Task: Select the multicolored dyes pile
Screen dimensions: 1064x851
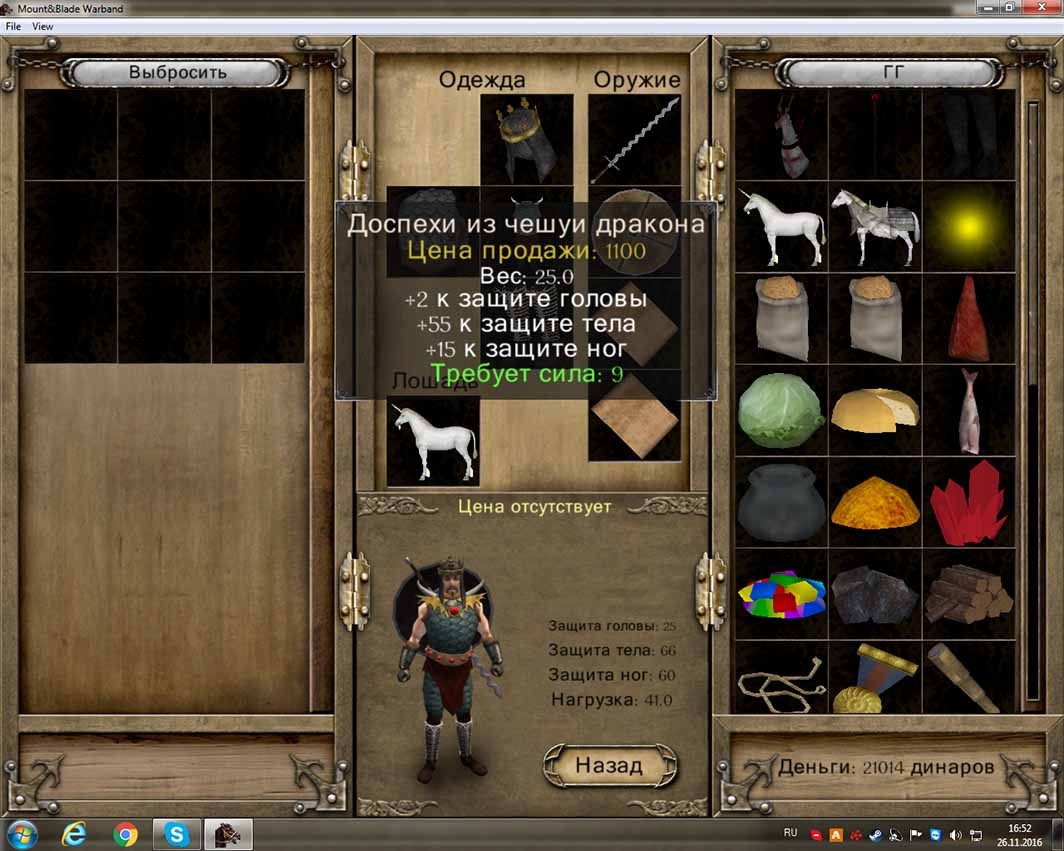Action: [x=780, y=595]
